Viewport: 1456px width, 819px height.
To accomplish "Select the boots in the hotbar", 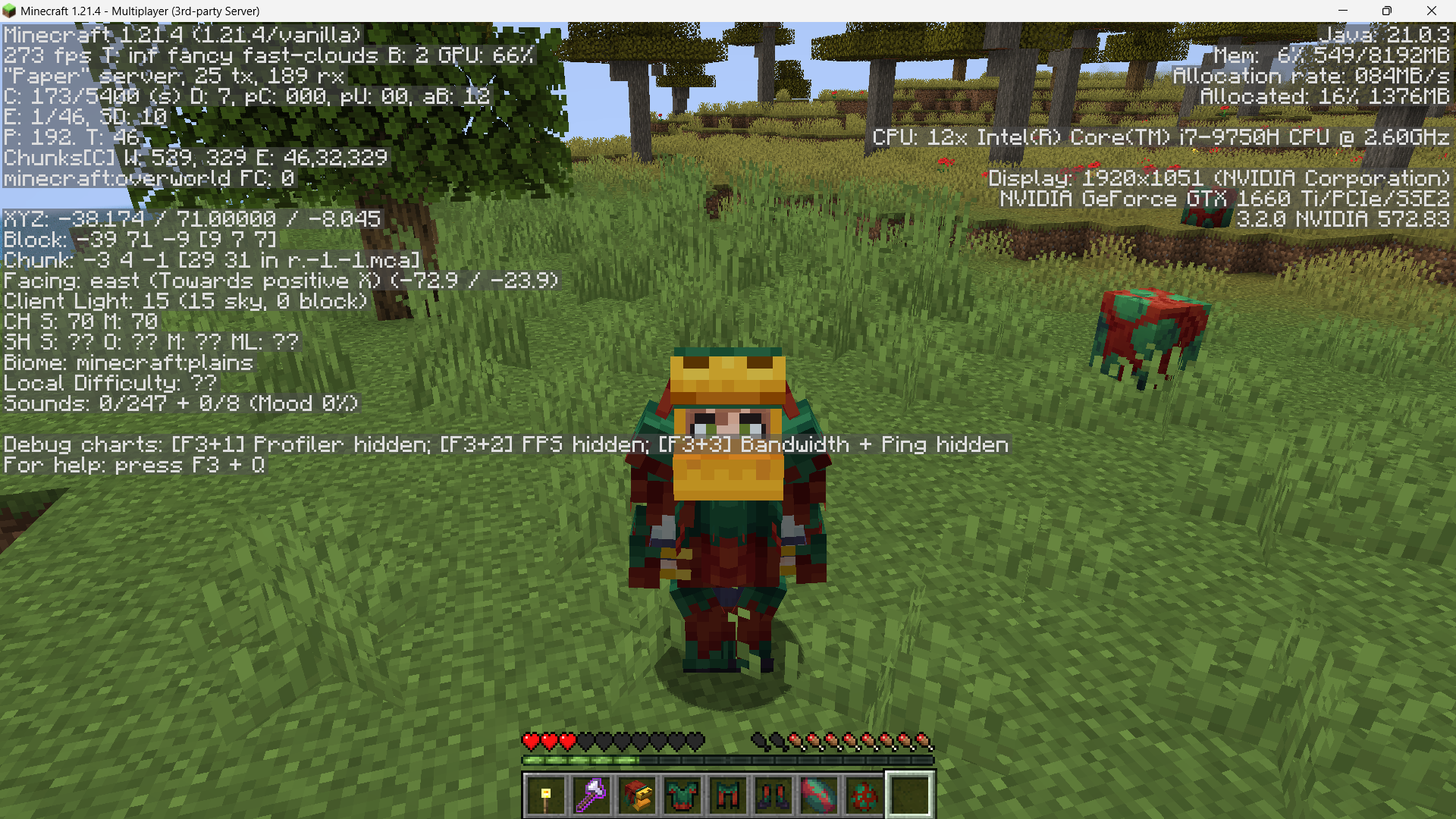I will pos(774,794).
